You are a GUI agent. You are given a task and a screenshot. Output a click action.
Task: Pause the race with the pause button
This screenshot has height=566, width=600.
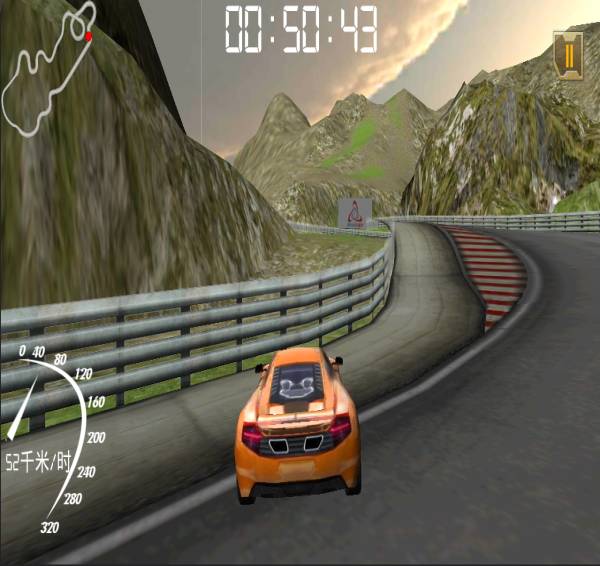(568, 54)
